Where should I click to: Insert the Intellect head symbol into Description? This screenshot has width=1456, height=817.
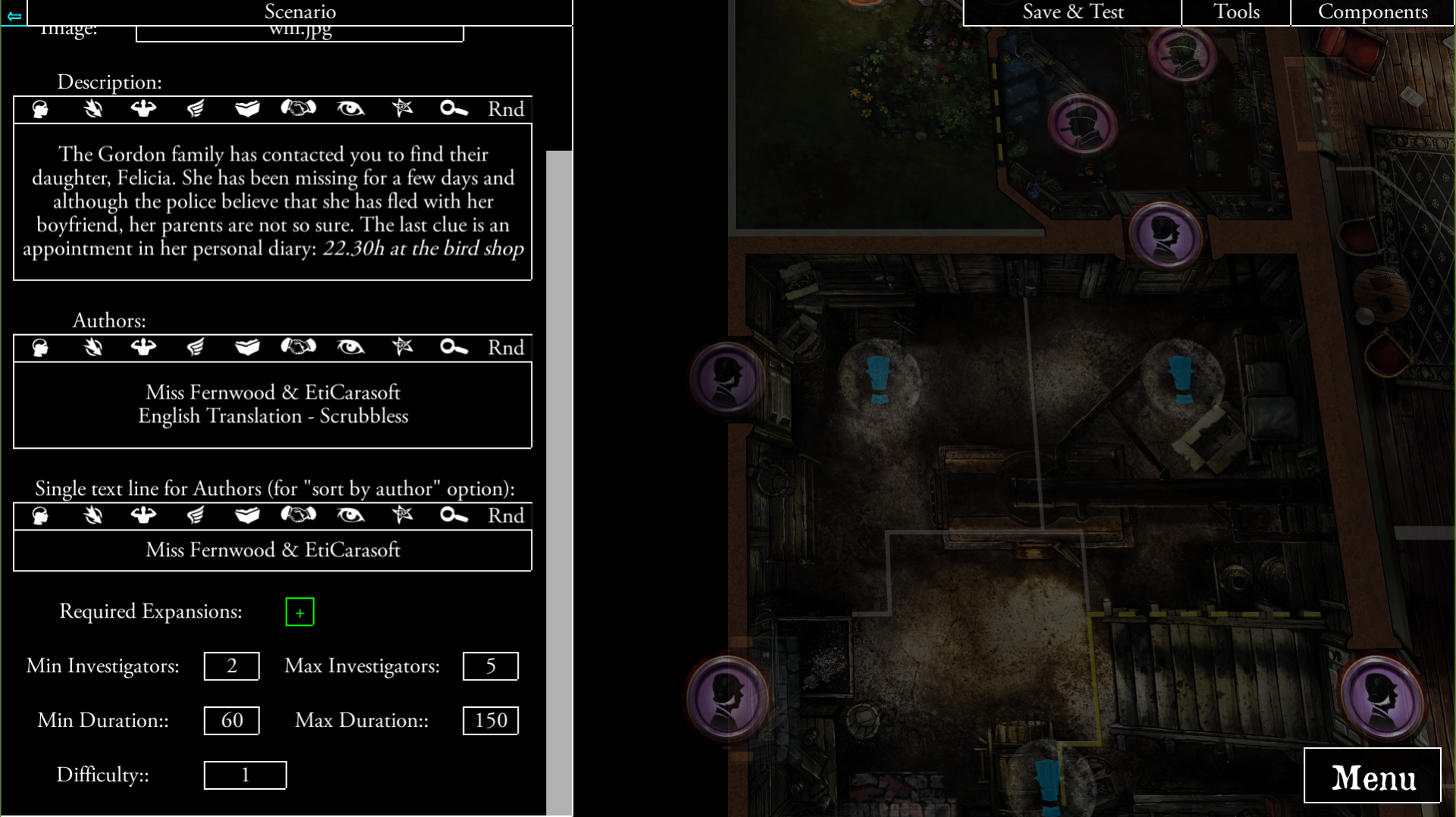tap(39, 109)
